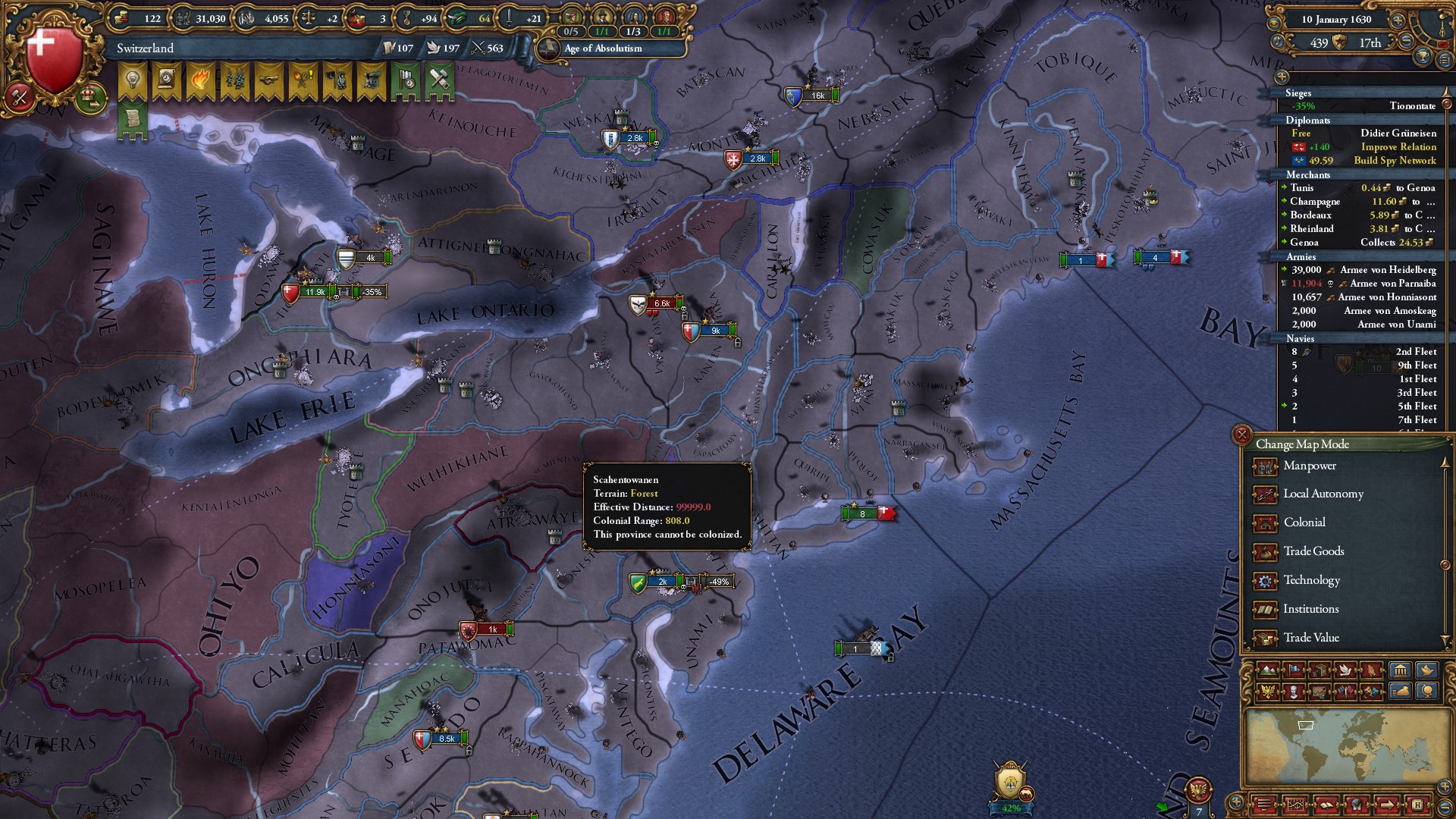Expand the Sieges section in the outliner
The height and width of the screenshot is (819, 1456).
point(1298,93)
